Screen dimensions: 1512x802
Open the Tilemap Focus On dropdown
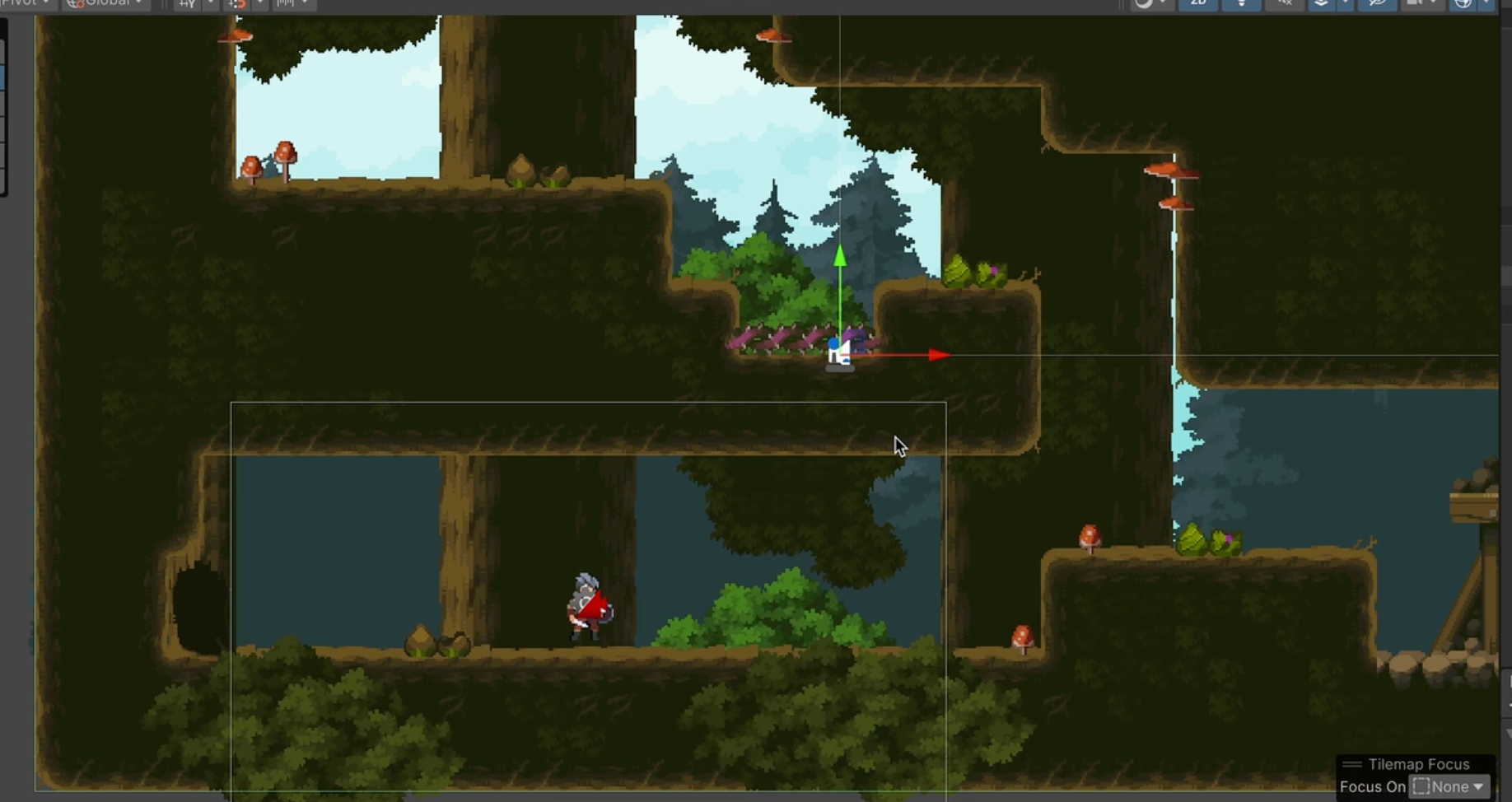(1449, 786)
